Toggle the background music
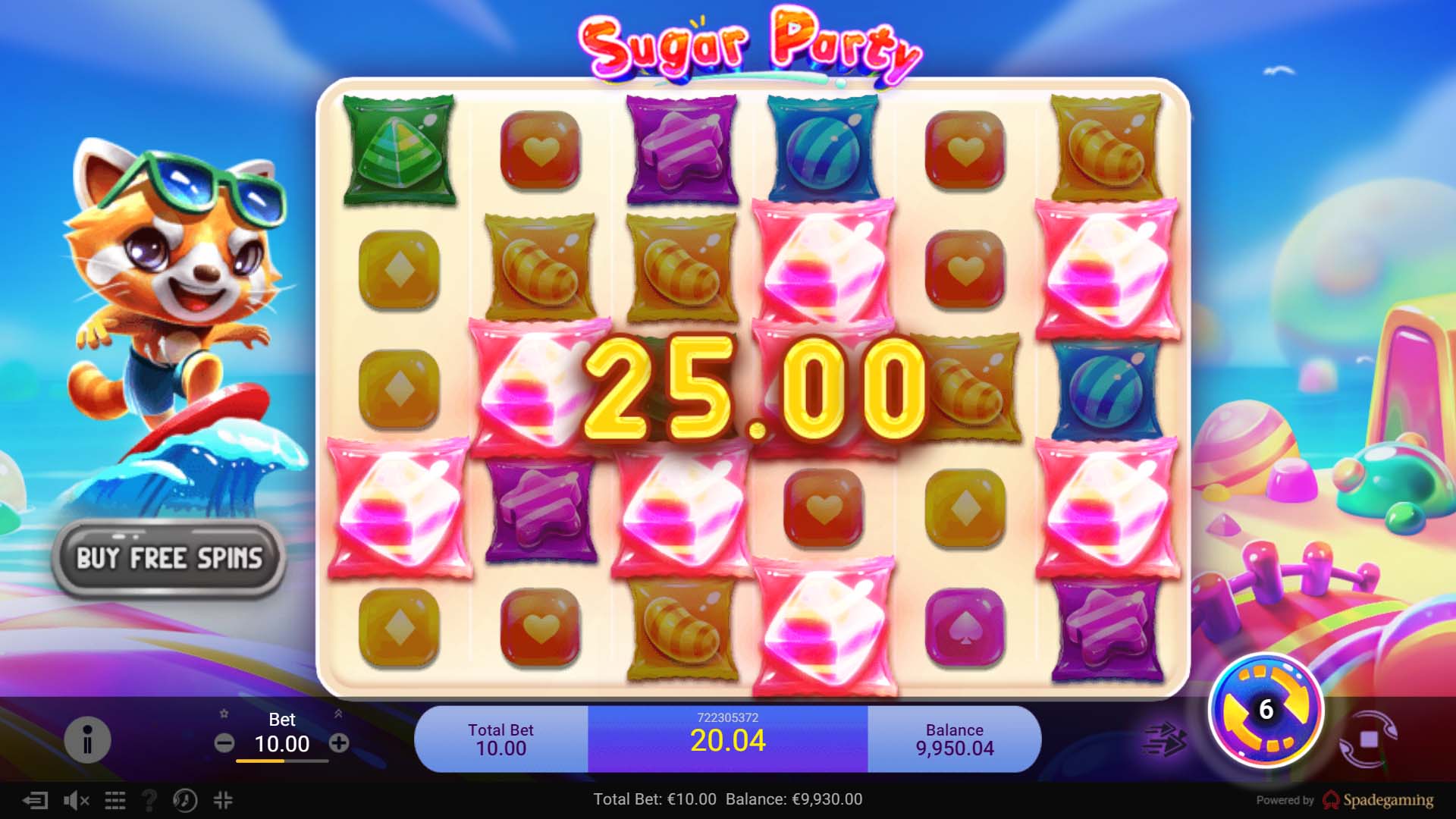 (186, 800)
